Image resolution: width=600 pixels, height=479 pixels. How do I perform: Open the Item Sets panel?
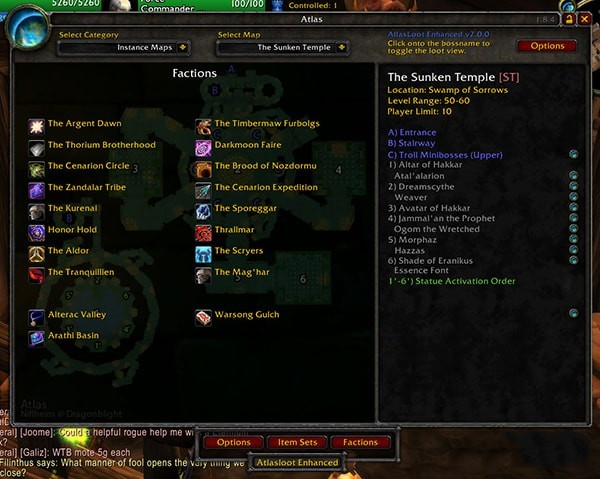[297, 442]
